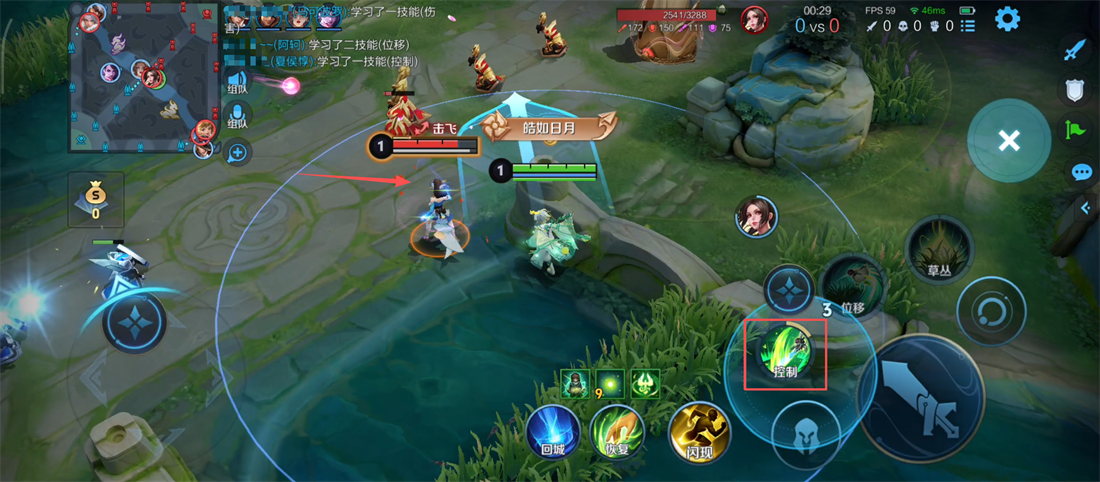Cast the 闪现 Flash summoner spell
1100x482 pixels.
tap(699, 432)
